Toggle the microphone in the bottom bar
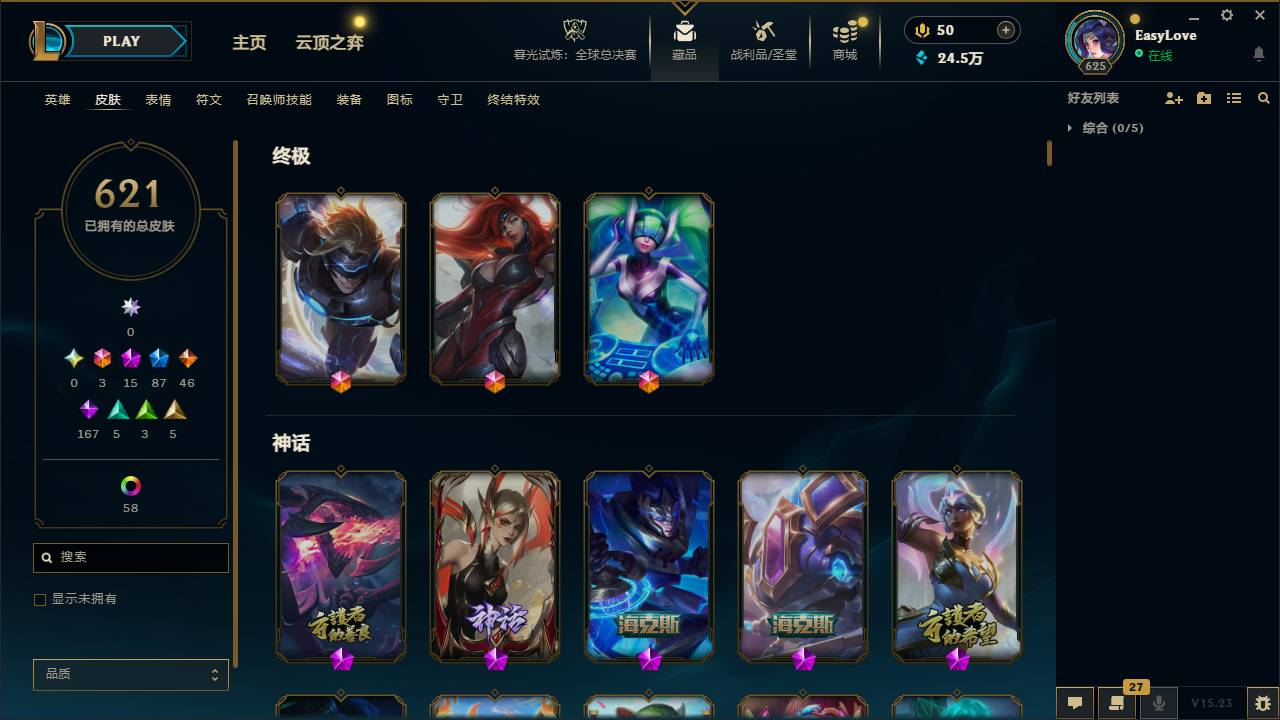This screenshot has width=1280, height=720. [1159, 703]
